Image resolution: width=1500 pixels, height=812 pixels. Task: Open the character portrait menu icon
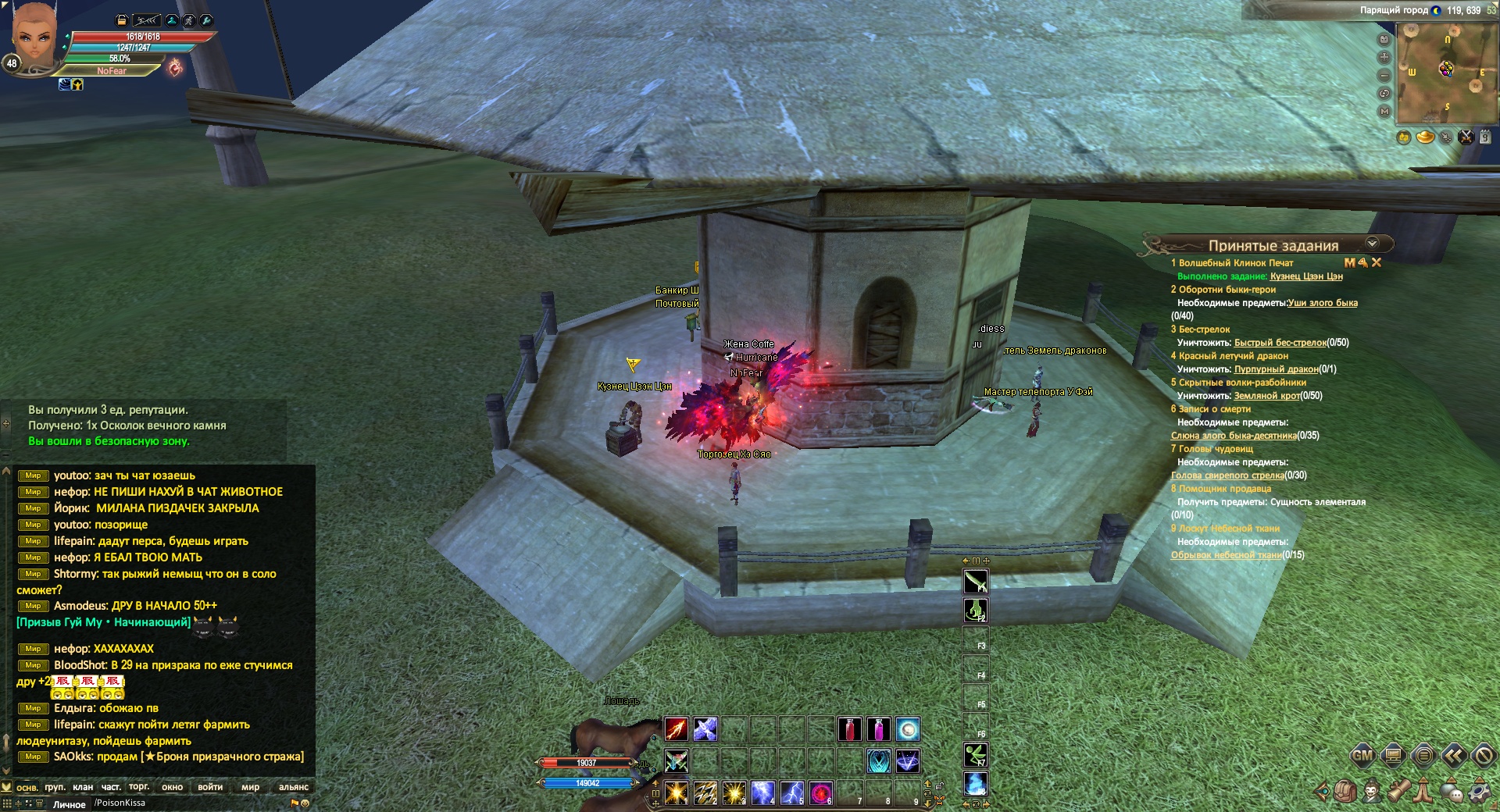(1372, 792)
